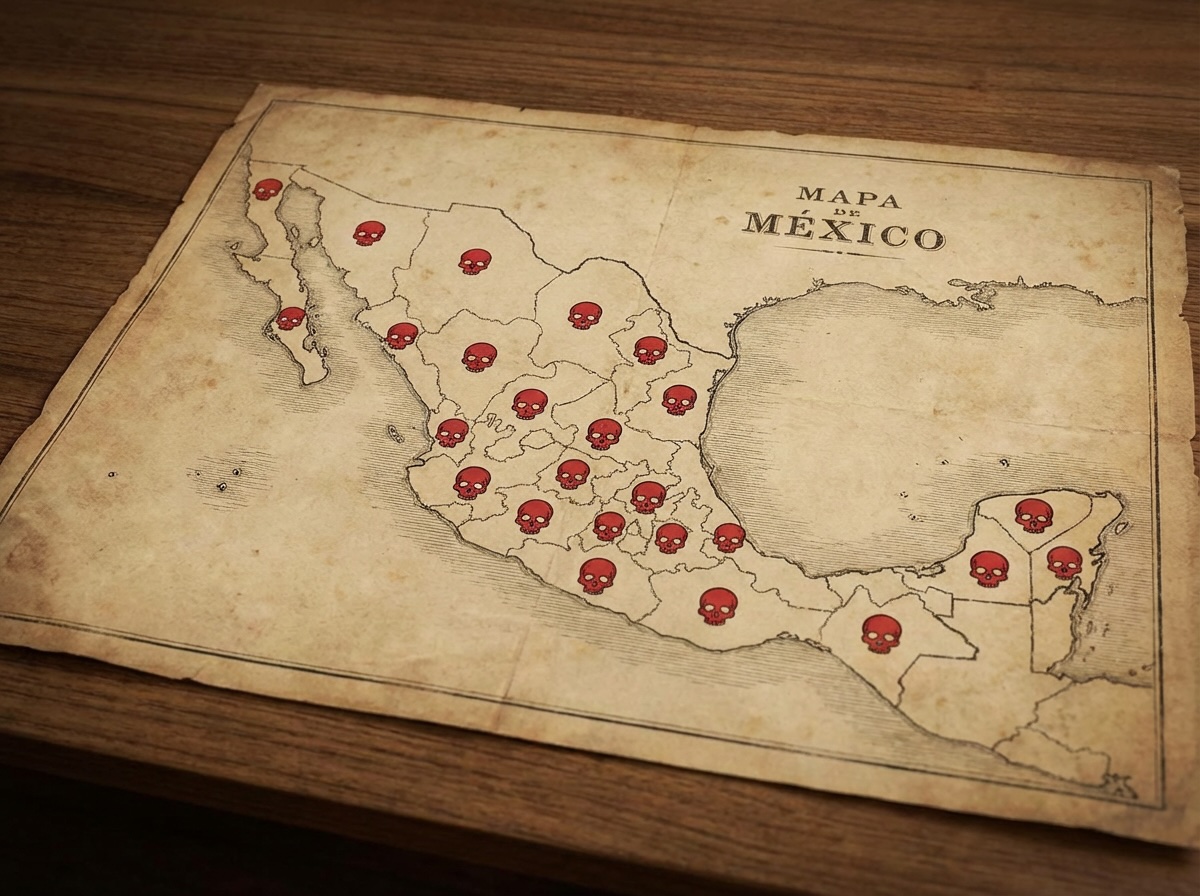Select the Quintana Roo skull marker

pyautogui.click(x=1064, y=562)
